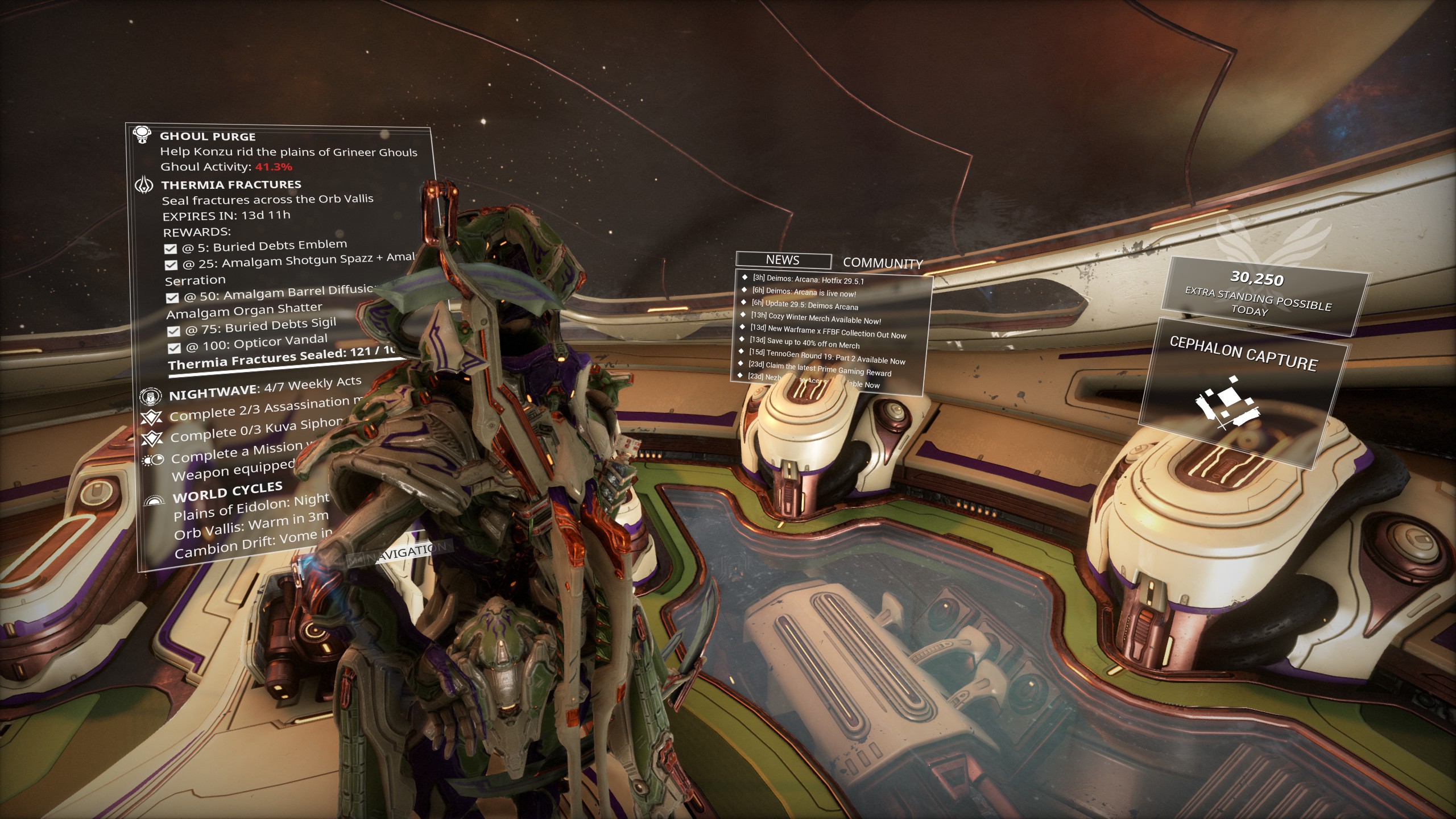Viewport: 1456px width, 819px height.
Task: Select the Update 29.5: Deimos Arcana entry
Action: [804, 305]
